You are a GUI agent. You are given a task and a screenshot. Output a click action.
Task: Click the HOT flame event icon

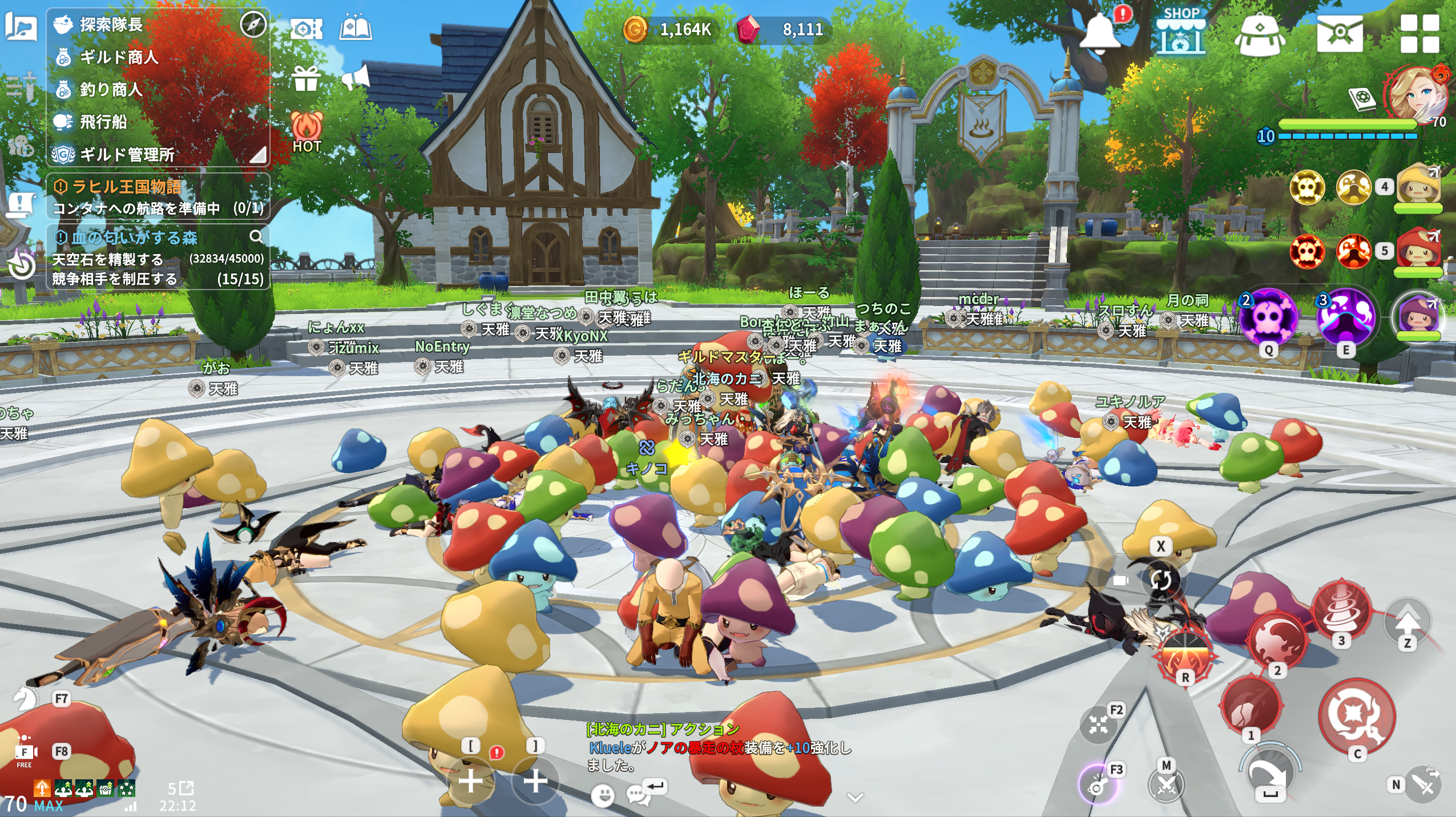(307, 131)
